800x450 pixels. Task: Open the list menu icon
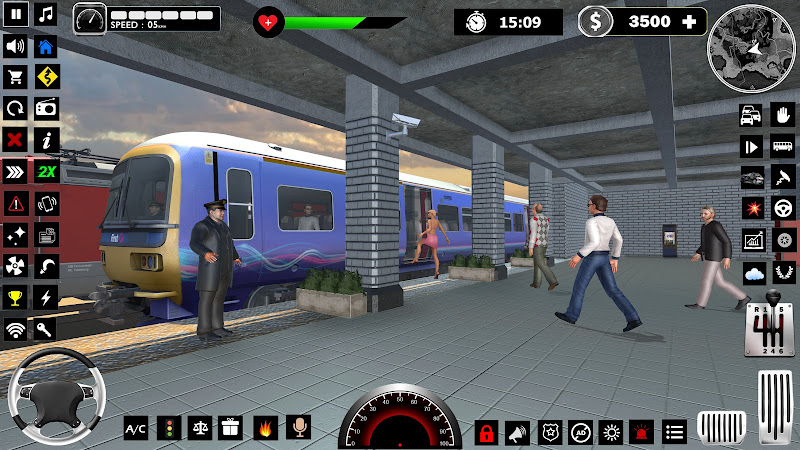(675, 432)
